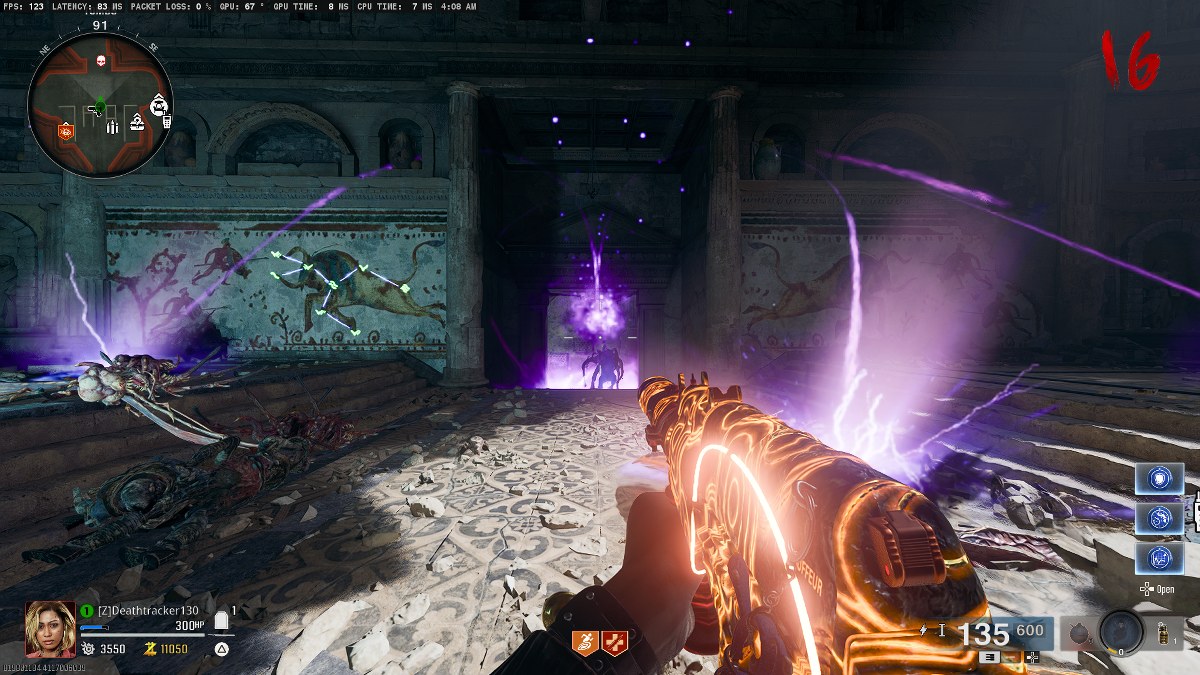Click the lightning bolt ammo mod icon
The image size is (1200, 675).
click(x=924, y=630)
